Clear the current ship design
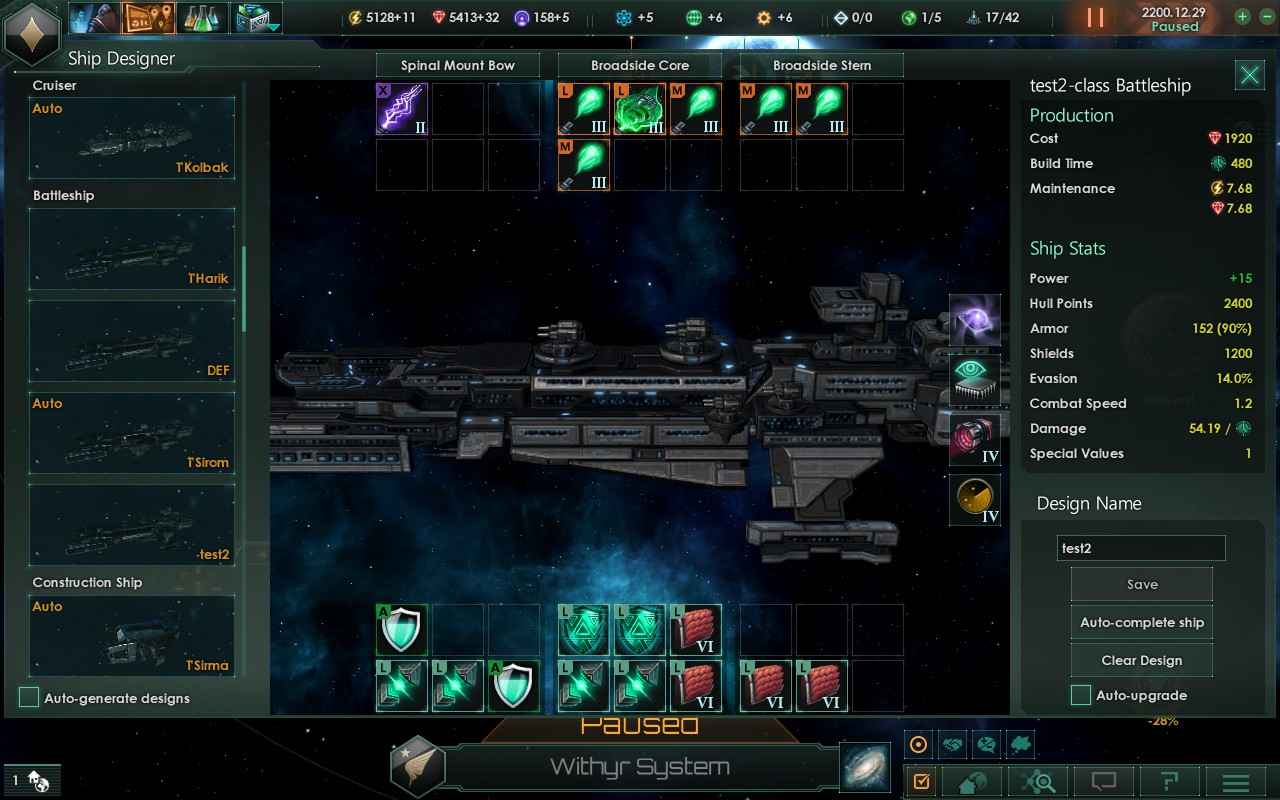Screen dimensions: 1280x800 1141,660
